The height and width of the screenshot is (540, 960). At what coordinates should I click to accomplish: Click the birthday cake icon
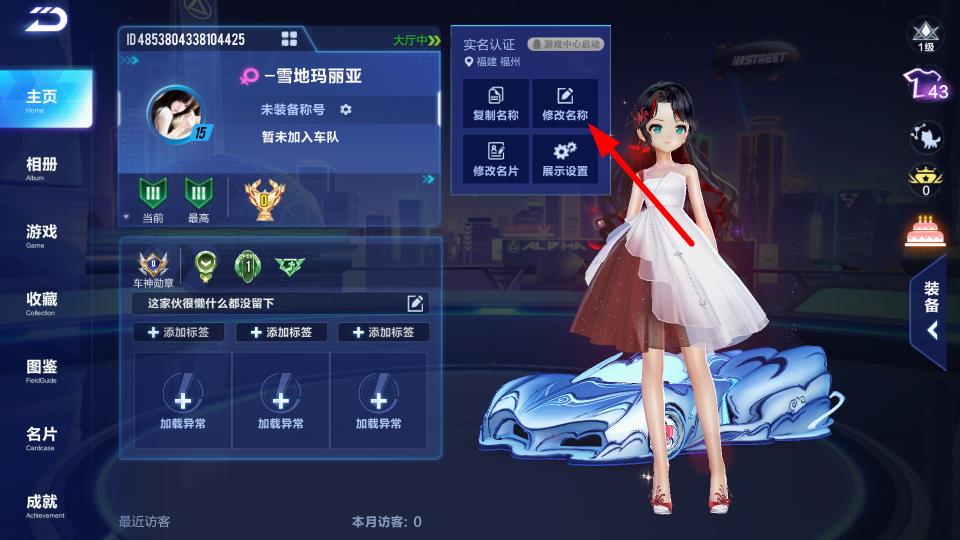pos(925,232)
